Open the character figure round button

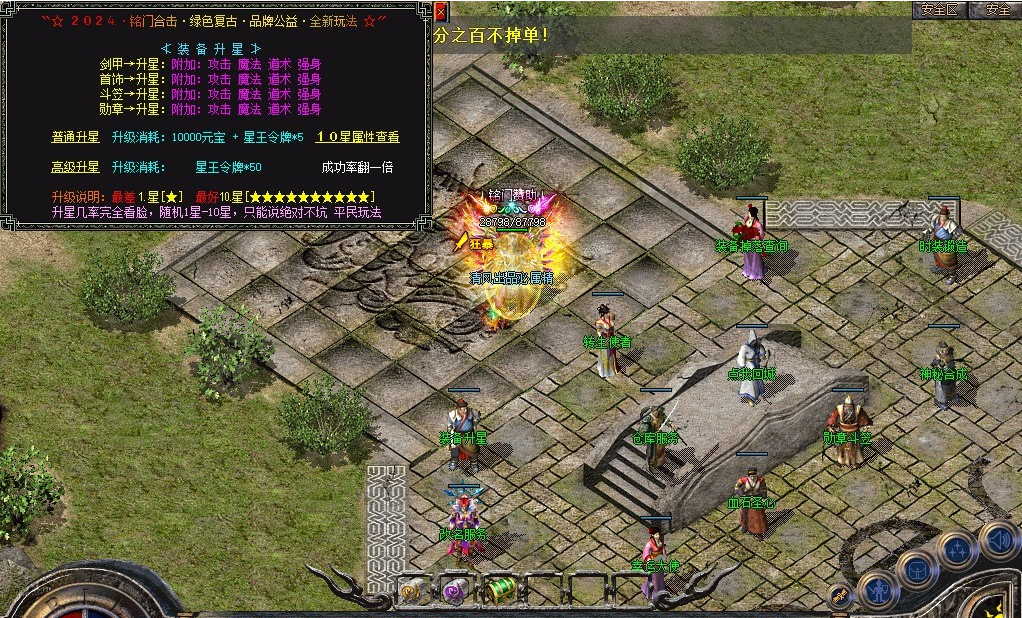(876, 590)
